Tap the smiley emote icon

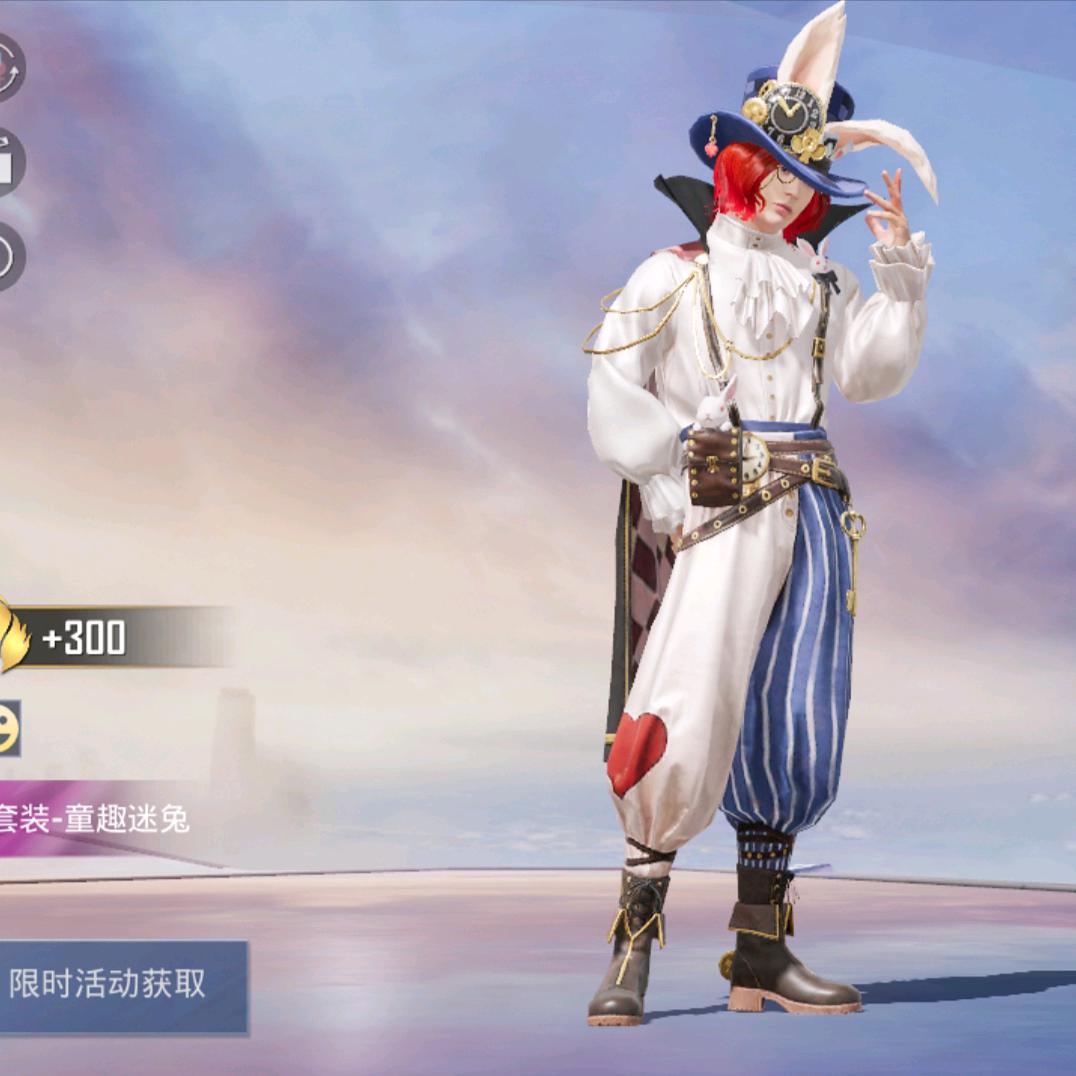[8, 728]
